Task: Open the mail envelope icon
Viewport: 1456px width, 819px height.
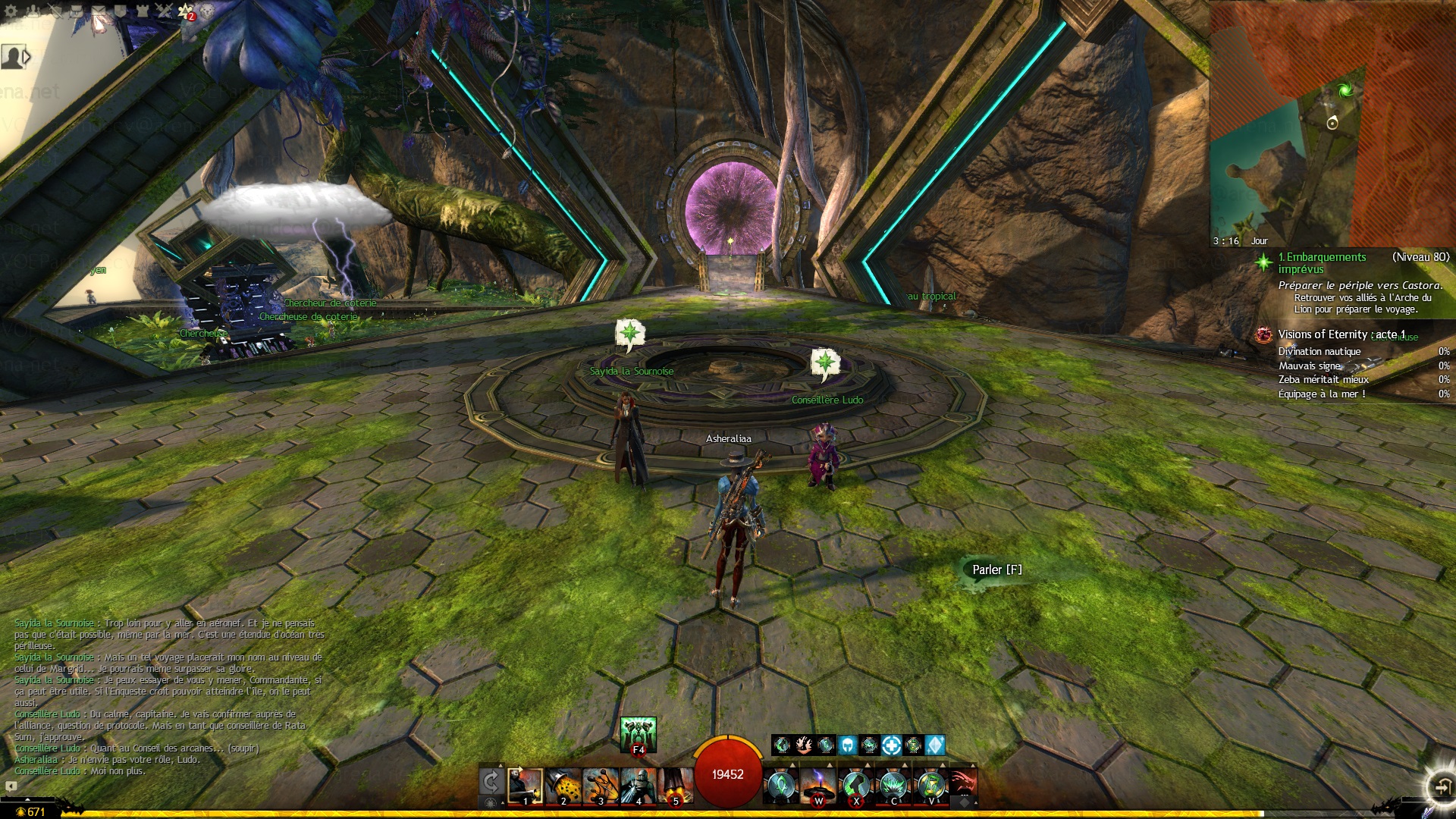Action: (99, 11)
